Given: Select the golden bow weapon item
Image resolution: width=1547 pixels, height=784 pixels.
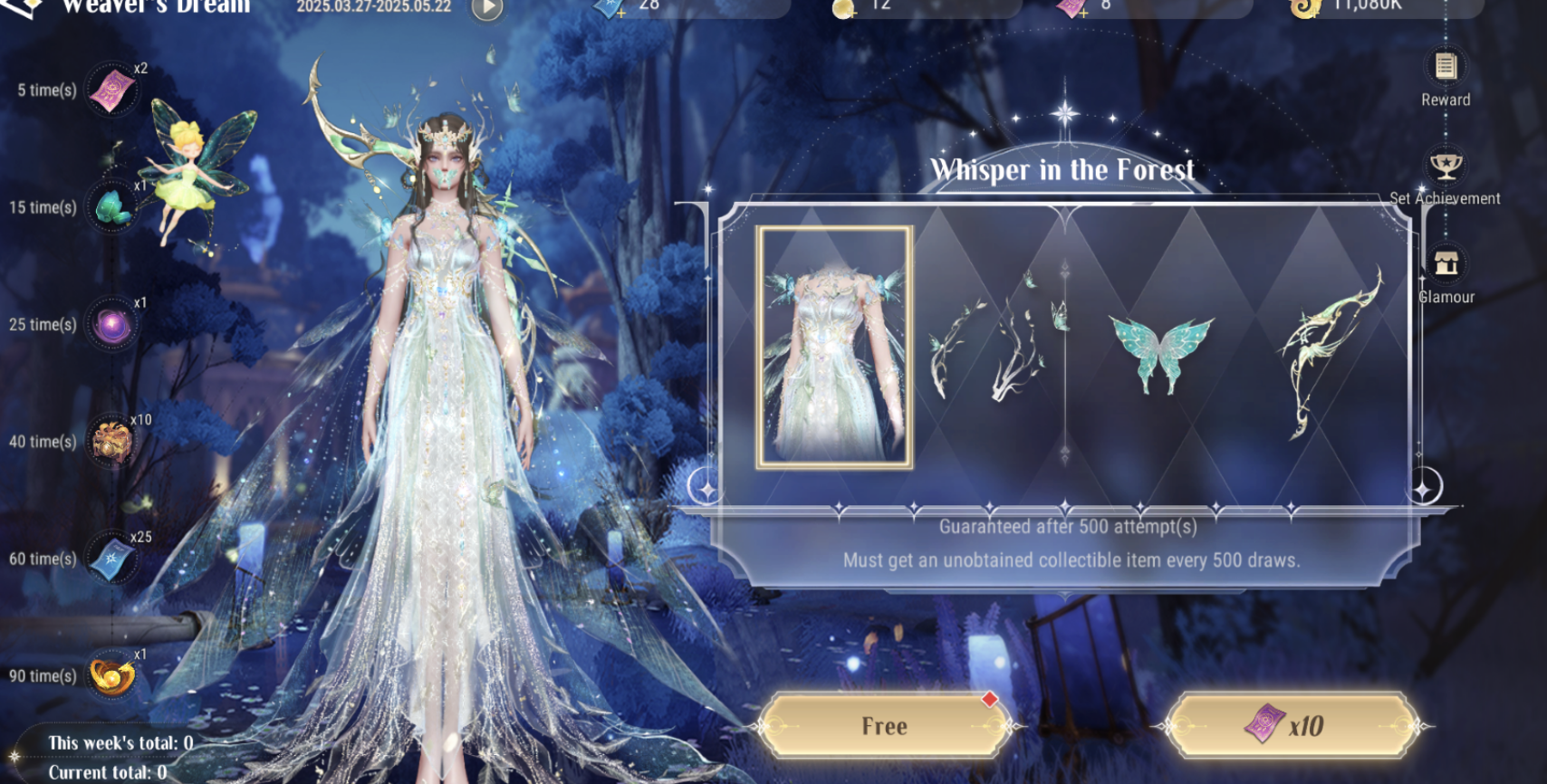Looking at the screenshot, I should tap(1329, 353).
